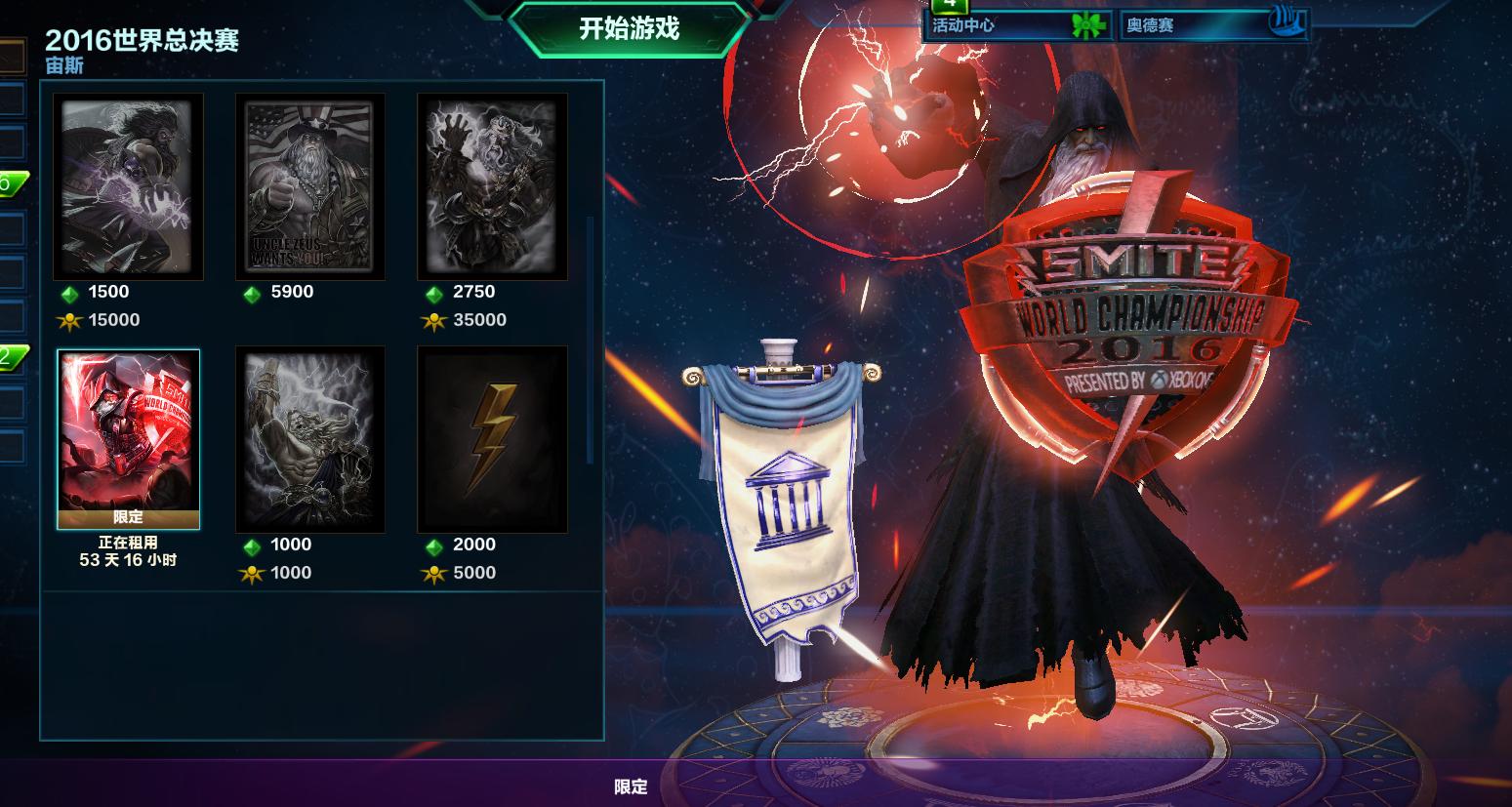Select the Zeus skin priced 2750 gems
The width and height of the screenshot is (1512, 807).
pos(492,185)
